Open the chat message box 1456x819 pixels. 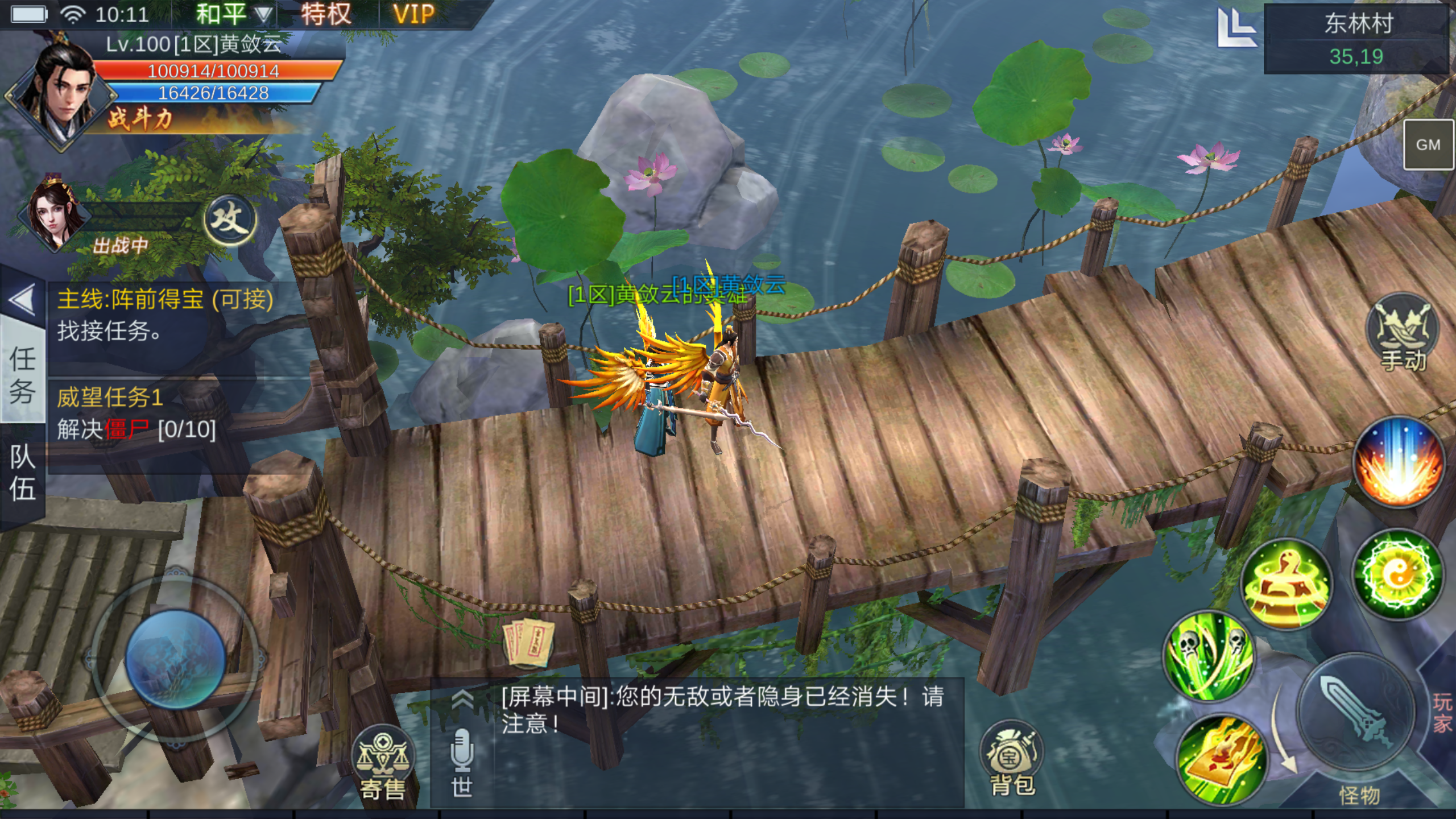point(722,711)
